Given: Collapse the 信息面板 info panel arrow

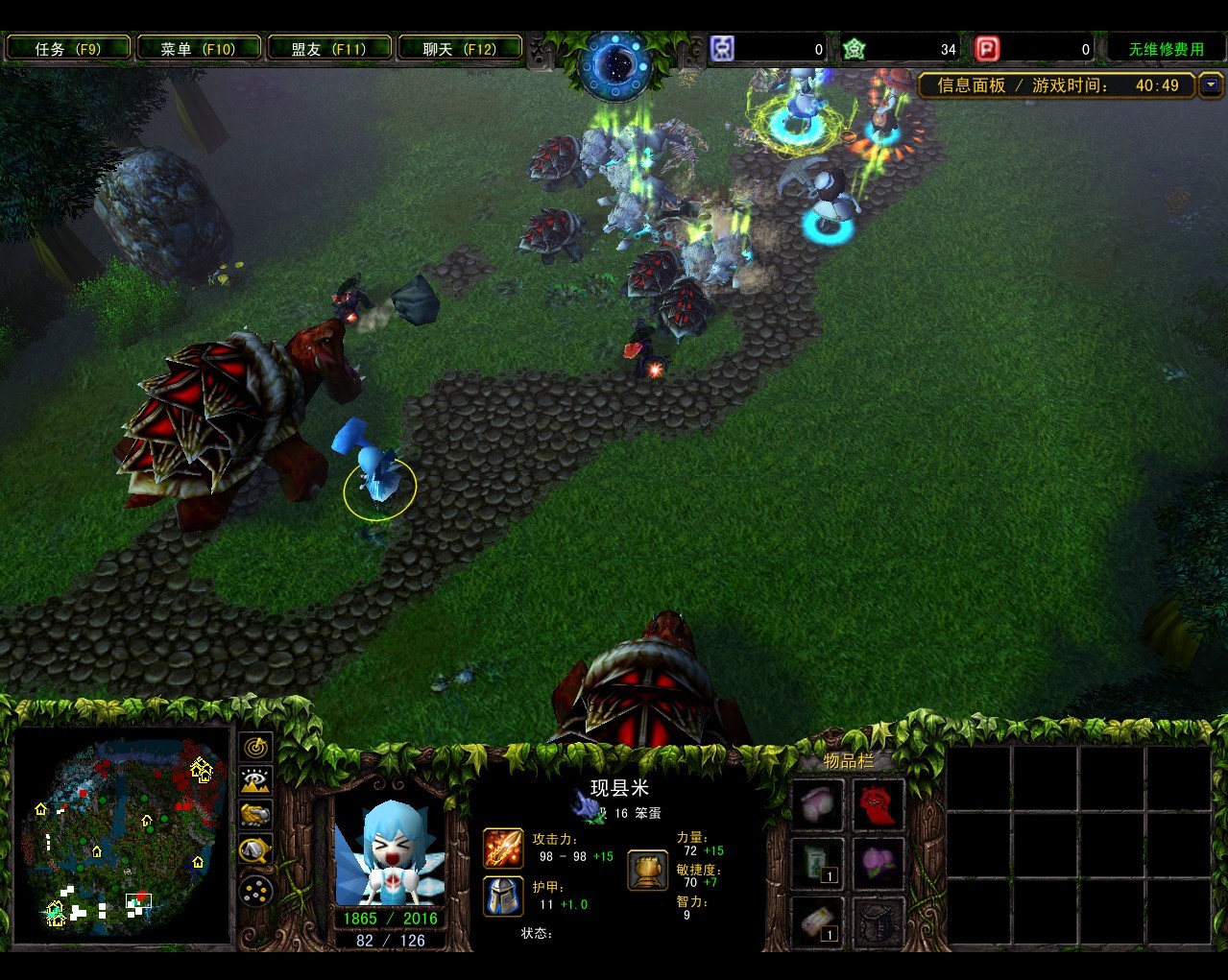Looking at the screenshot, I should point(1210,85).
